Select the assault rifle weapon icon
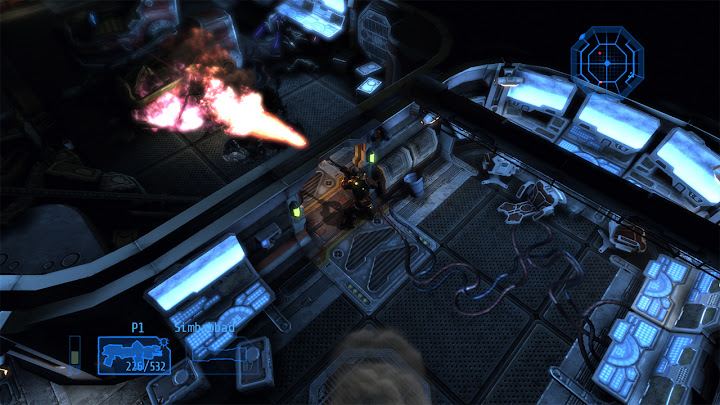The width and height of the screenshot is (720, 405). [129, 349]
